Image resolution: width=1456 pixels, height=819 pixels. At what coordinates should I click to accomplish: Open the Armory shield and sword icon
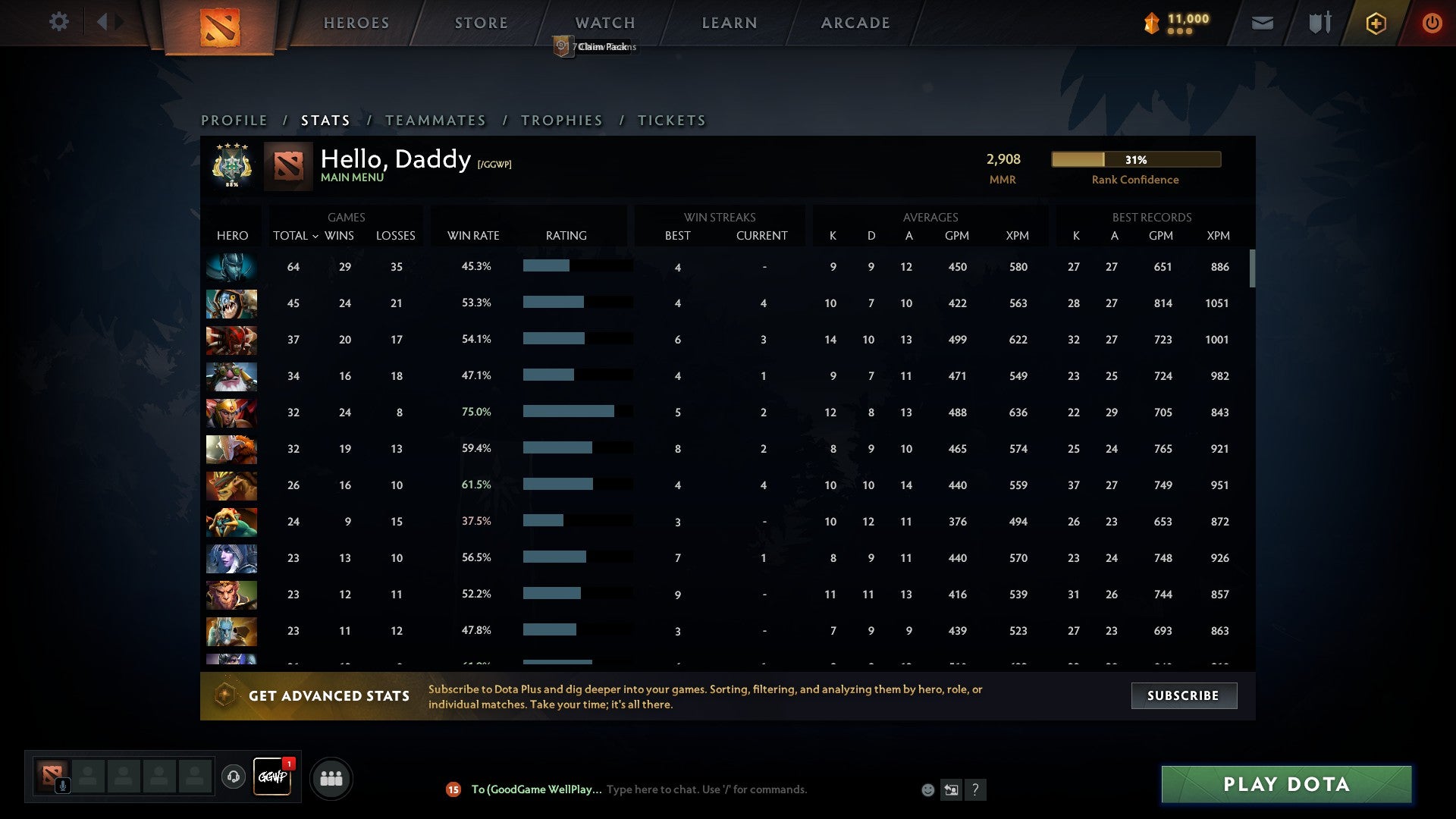pos(1319,23)
